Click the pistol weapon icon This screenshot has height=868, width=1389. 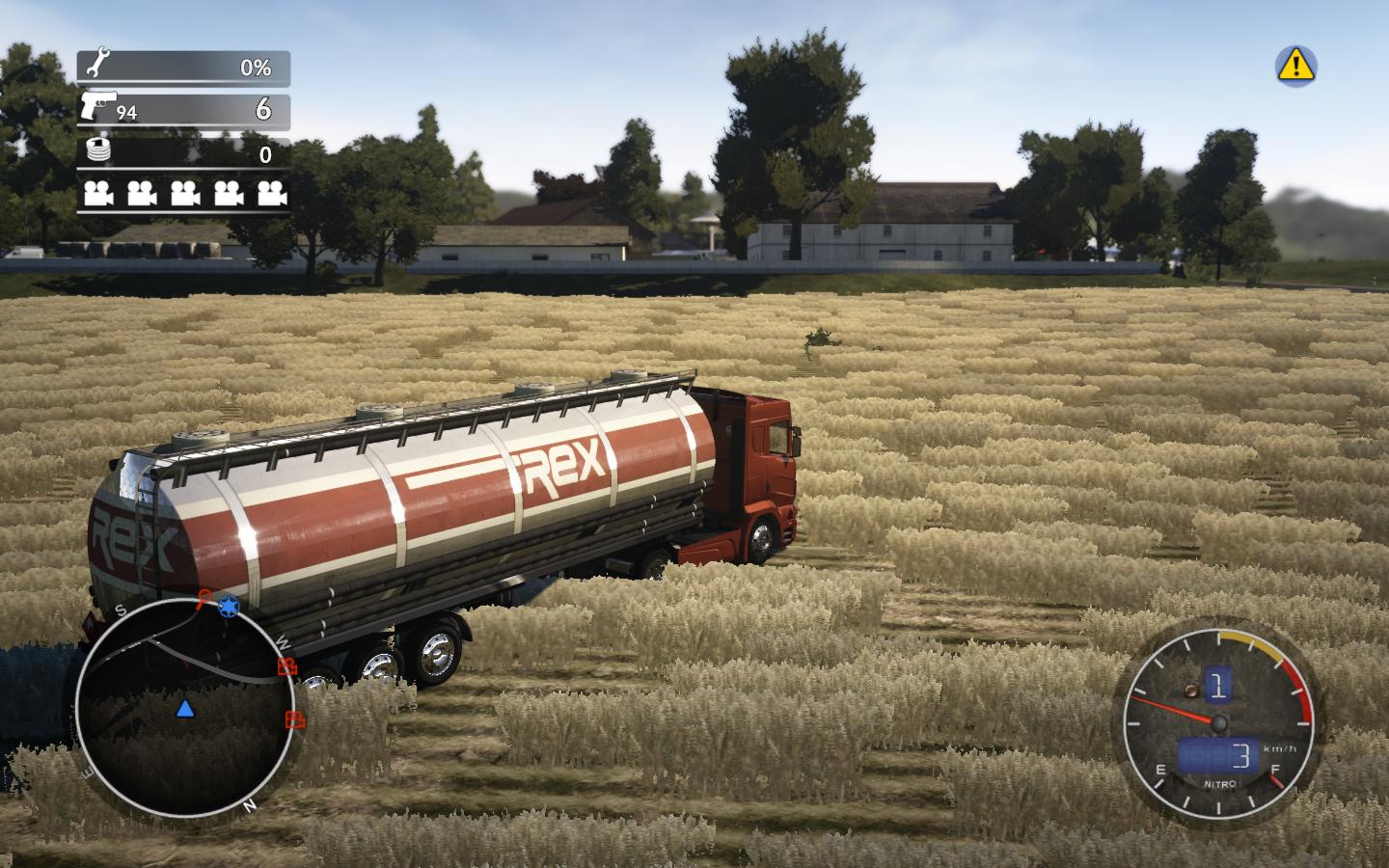tap(97, 106)
